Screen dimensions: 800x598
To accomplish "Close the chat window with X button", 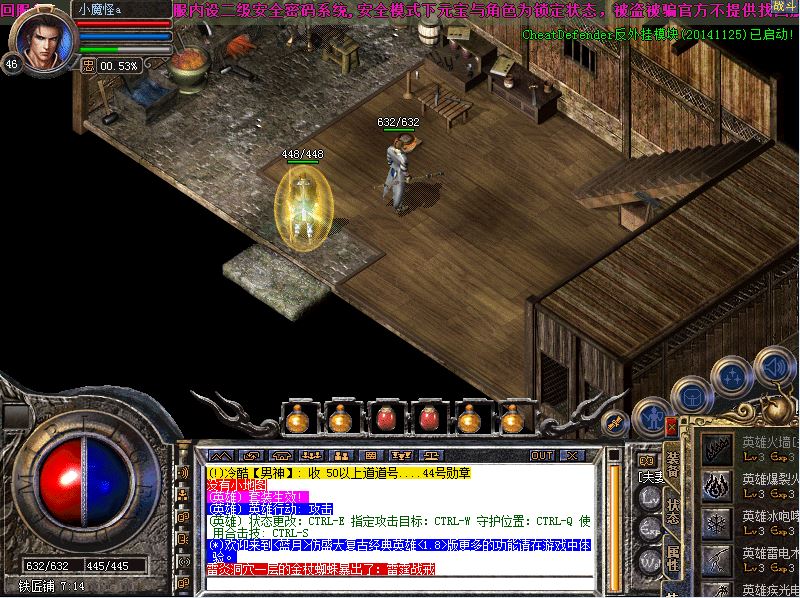I will [573, 455].
